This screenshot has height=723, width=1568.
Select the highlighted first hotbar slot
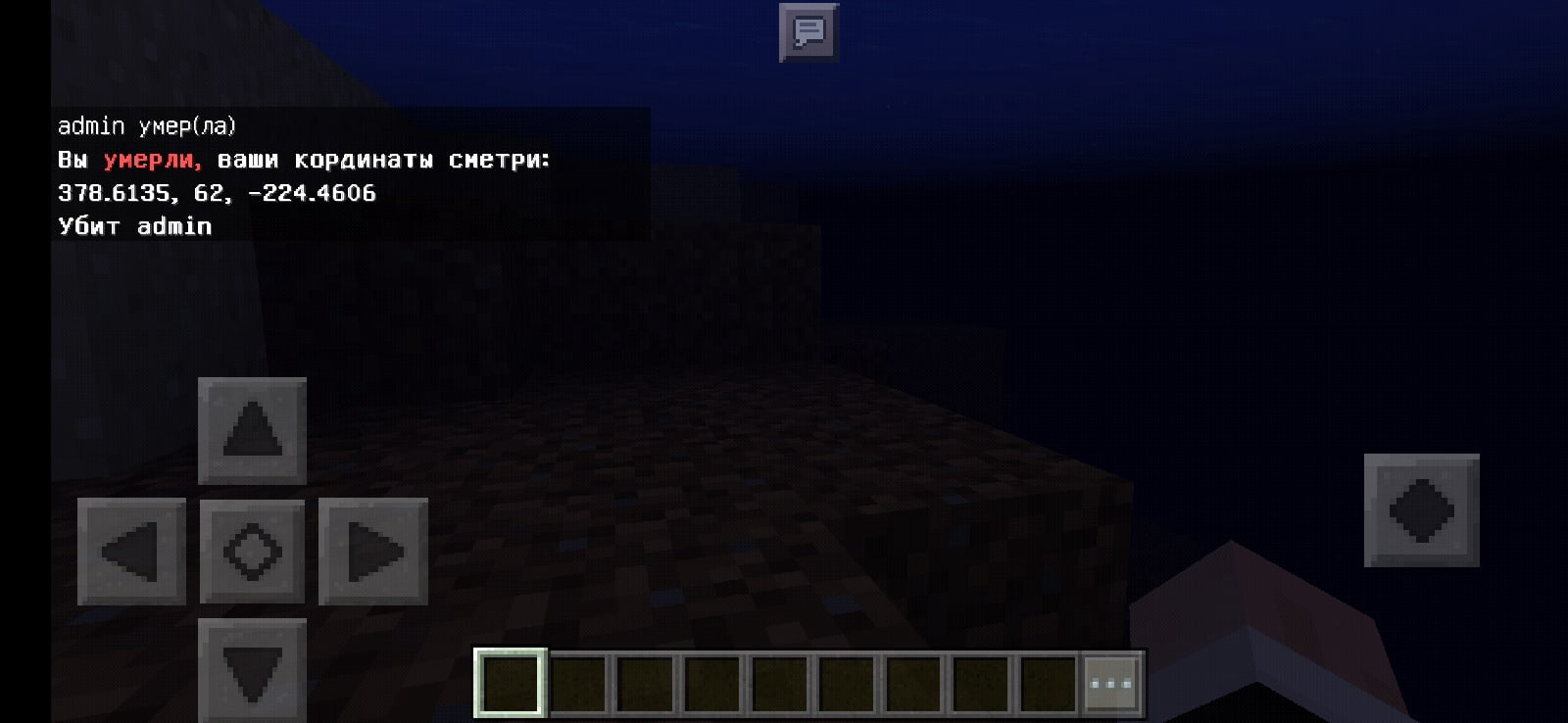(511, 683)
